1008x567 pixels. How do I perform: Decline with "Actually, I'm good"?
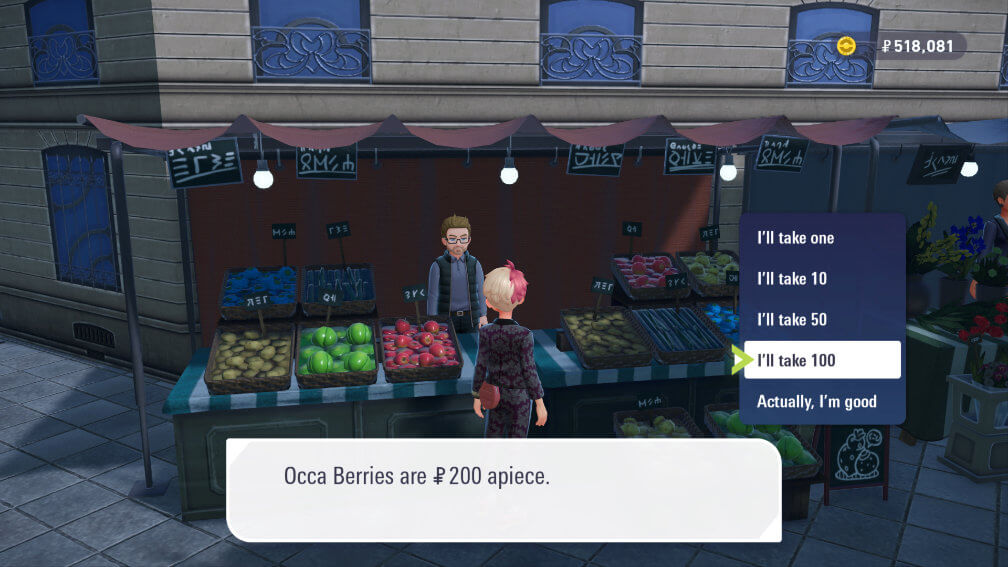pyautogui.click(x=816, y=402)
